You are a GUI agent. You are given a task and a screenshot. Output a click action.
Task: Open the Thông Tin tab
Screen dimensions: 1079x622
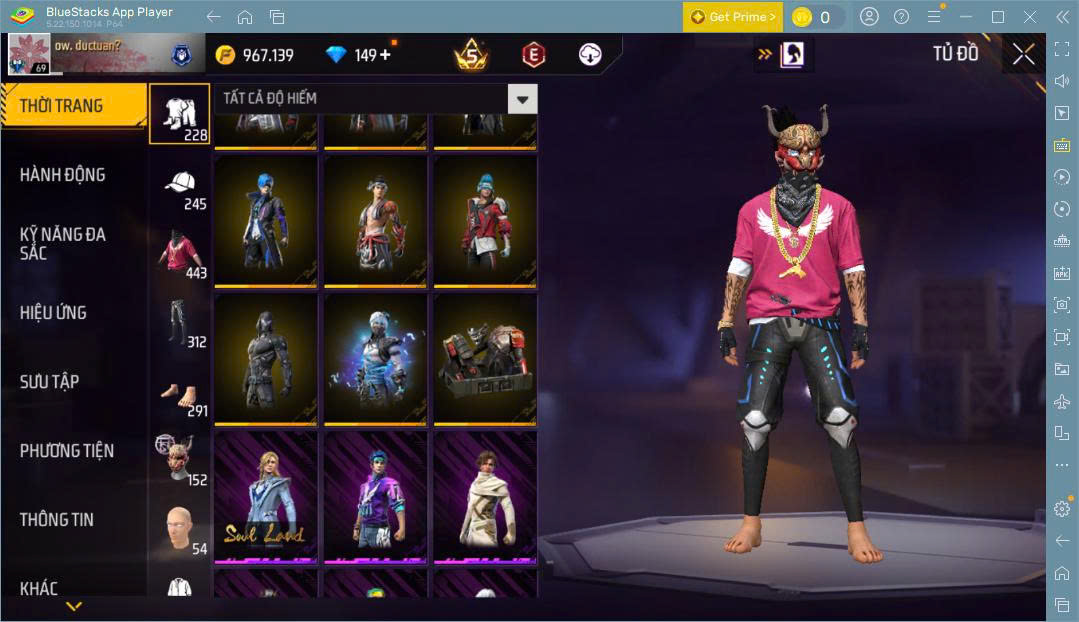tap(56, 520)
